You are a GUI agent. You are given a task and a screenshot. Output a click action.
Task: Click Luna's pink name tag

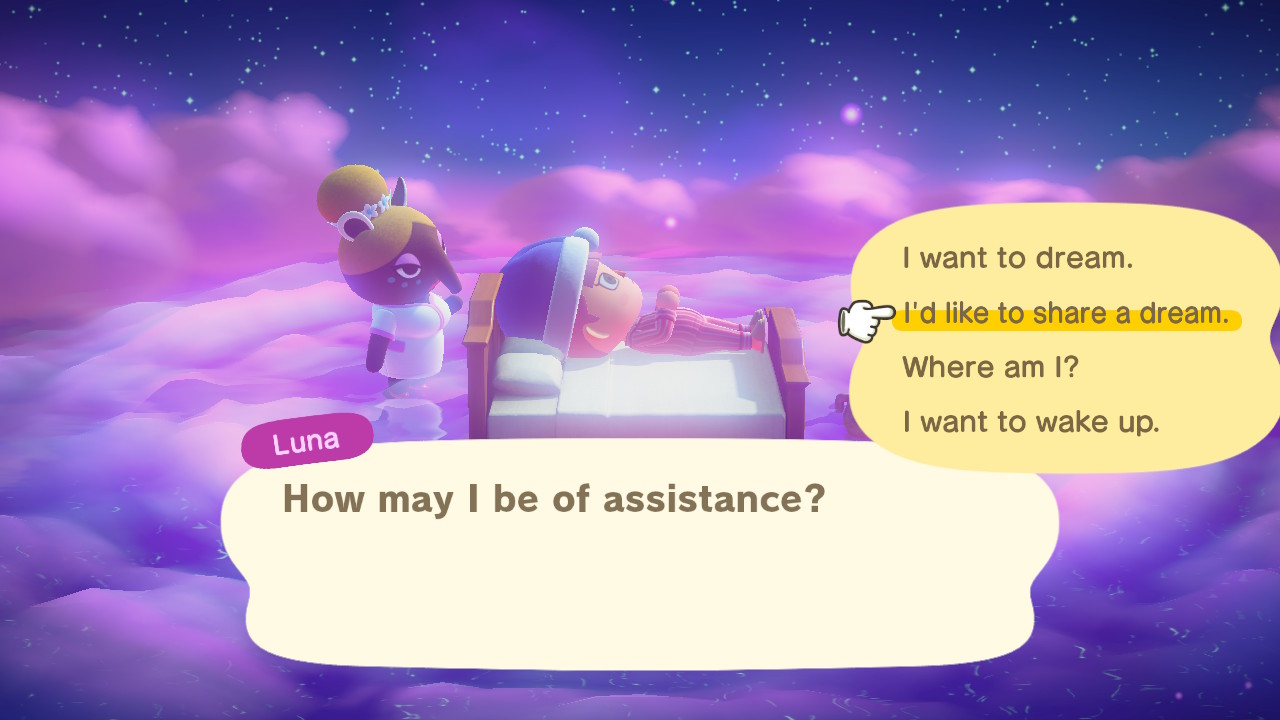[x=306, y=438]
